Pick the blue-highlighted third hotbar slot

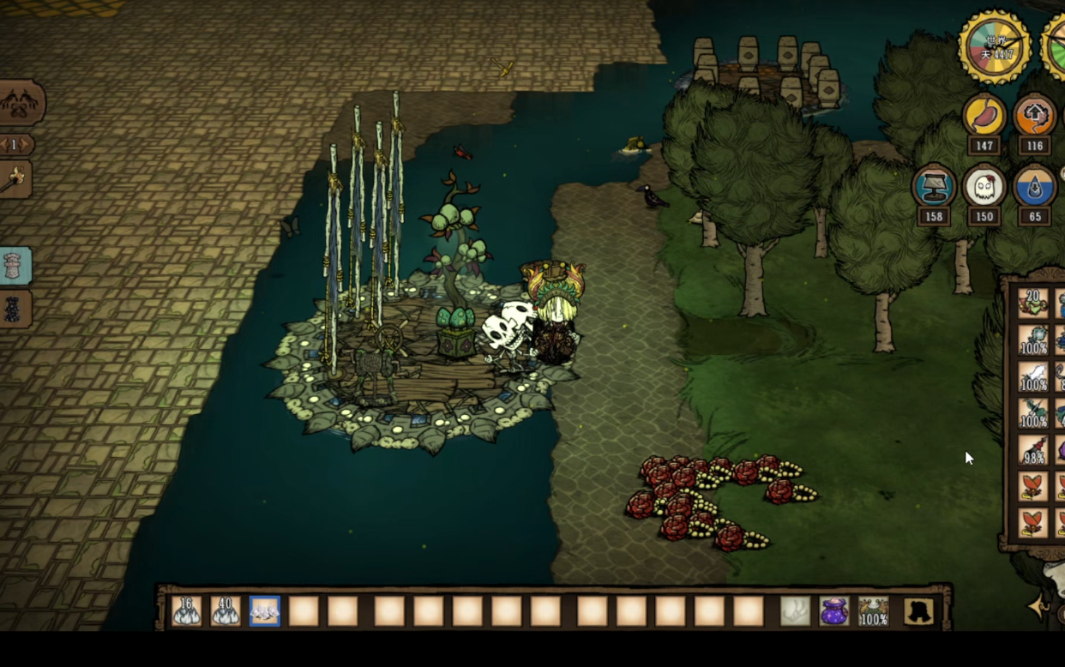tap(265, 611)
